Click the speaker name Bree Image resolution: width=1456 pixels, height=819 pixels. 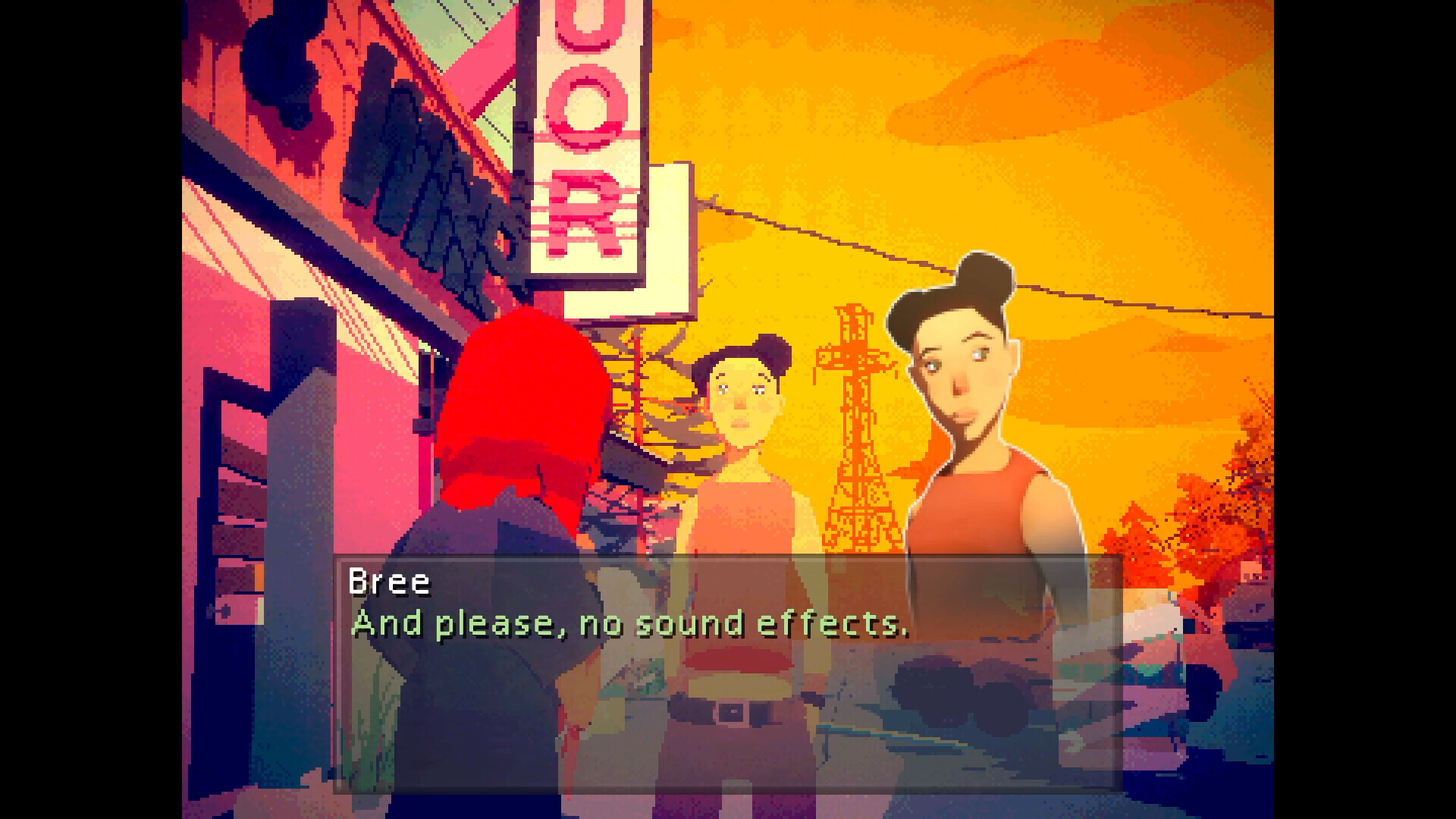(x=390, y=581)
